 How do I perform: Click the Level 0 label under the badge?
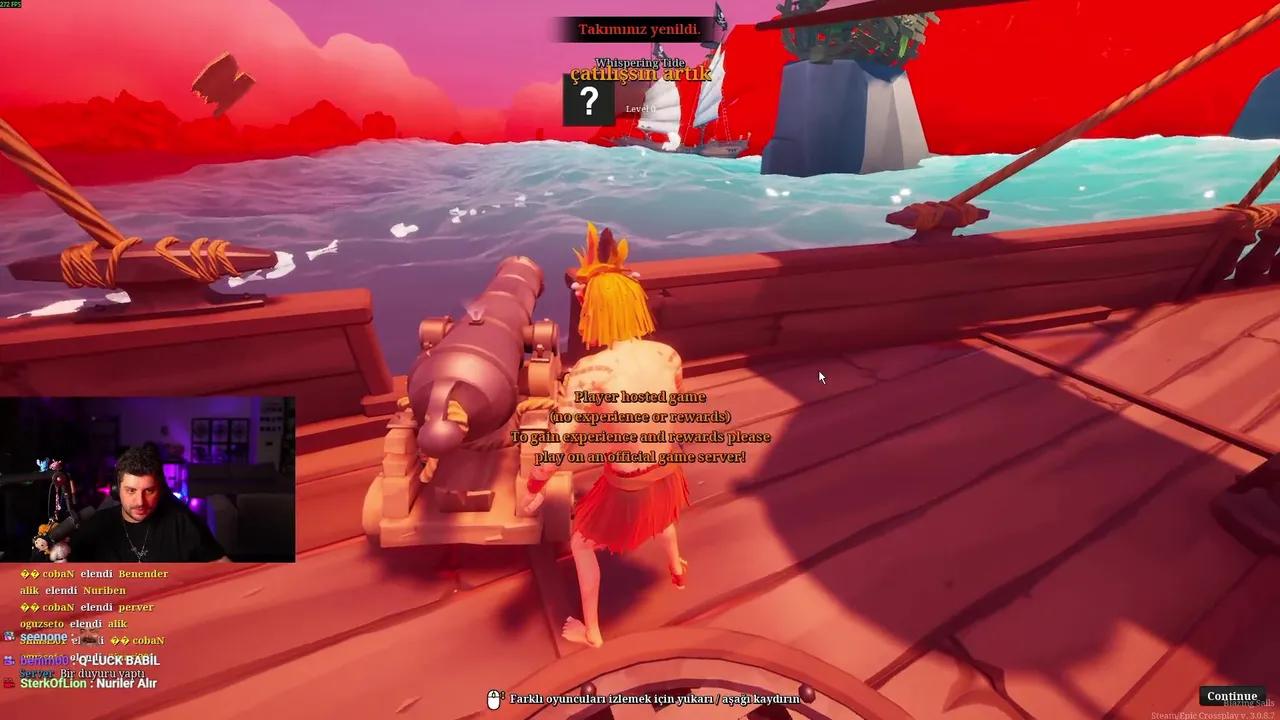coord(641,107)
